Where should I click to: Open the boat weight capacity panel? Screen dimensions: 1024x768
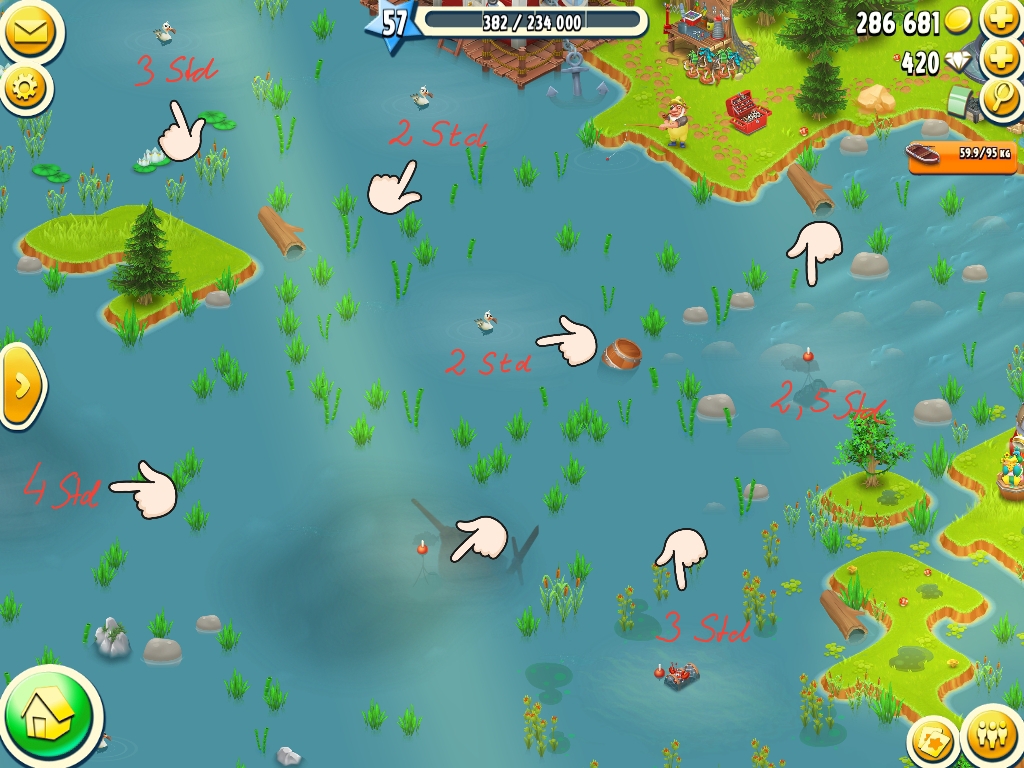(960, 154)
